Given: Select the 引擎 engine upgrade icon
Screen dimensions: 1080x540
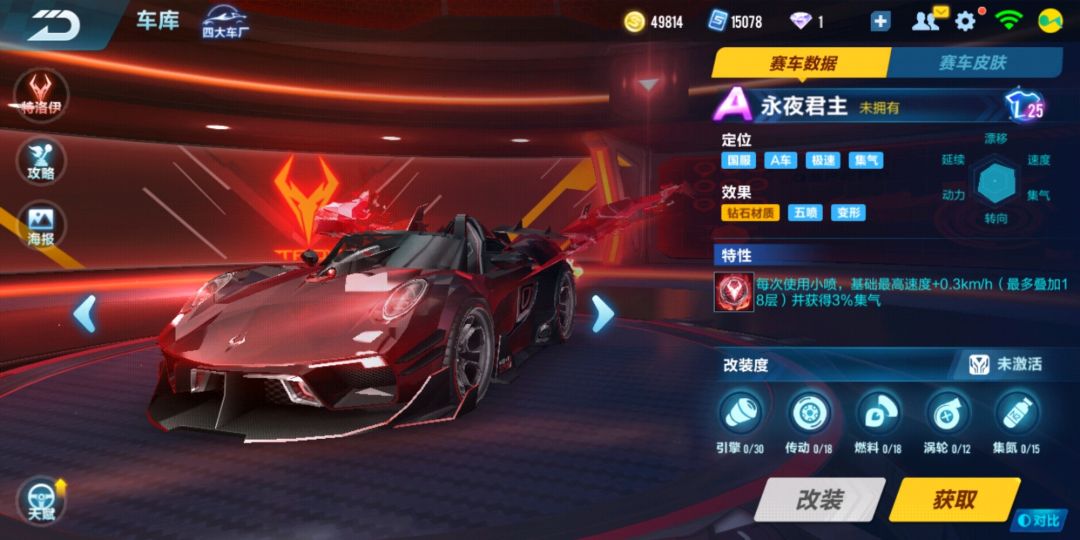Looking at the screenshot, I should click(741, 412).
